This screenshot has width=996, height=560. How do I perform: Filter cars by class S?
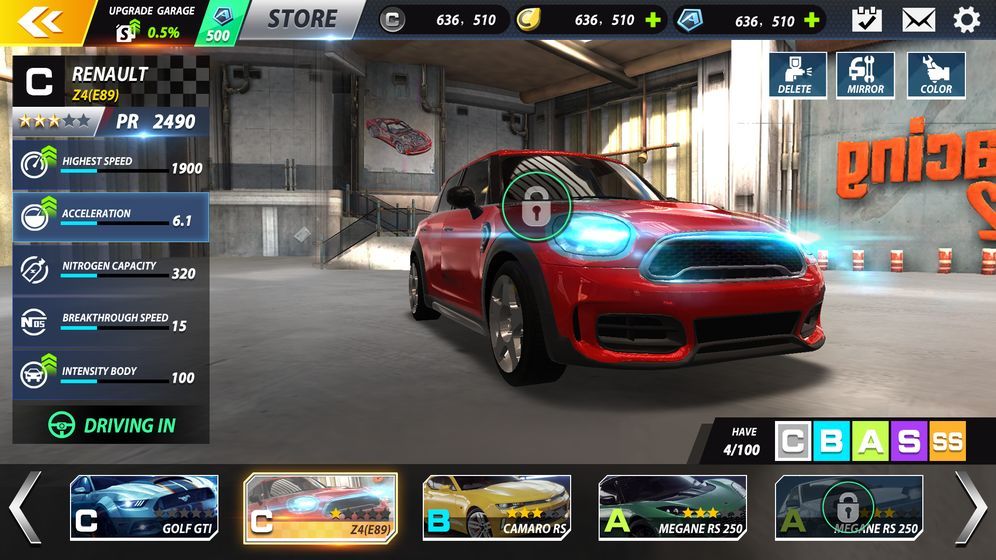[908, 441]
